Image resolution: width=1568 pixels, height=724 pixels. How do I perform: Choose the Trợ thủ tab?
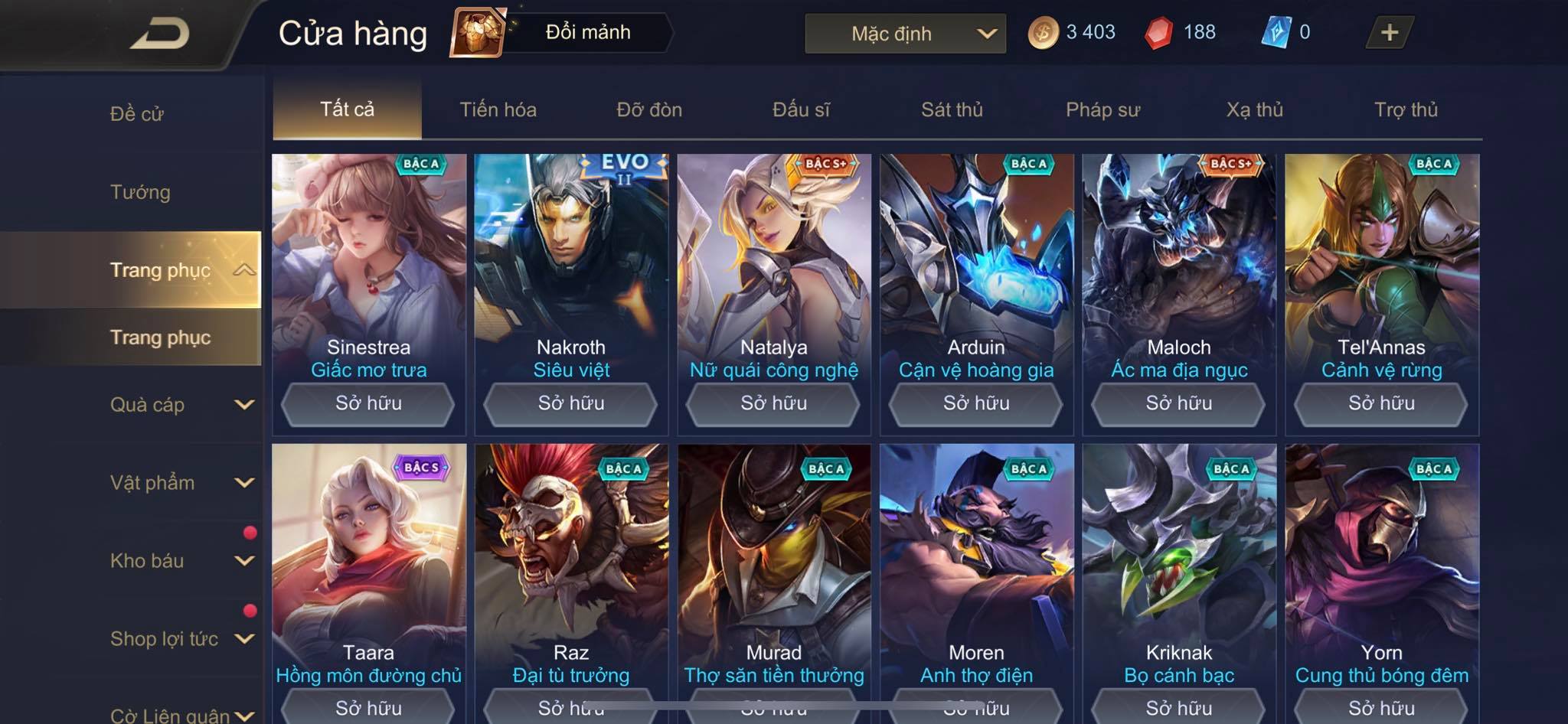[x=1406, y=109]
